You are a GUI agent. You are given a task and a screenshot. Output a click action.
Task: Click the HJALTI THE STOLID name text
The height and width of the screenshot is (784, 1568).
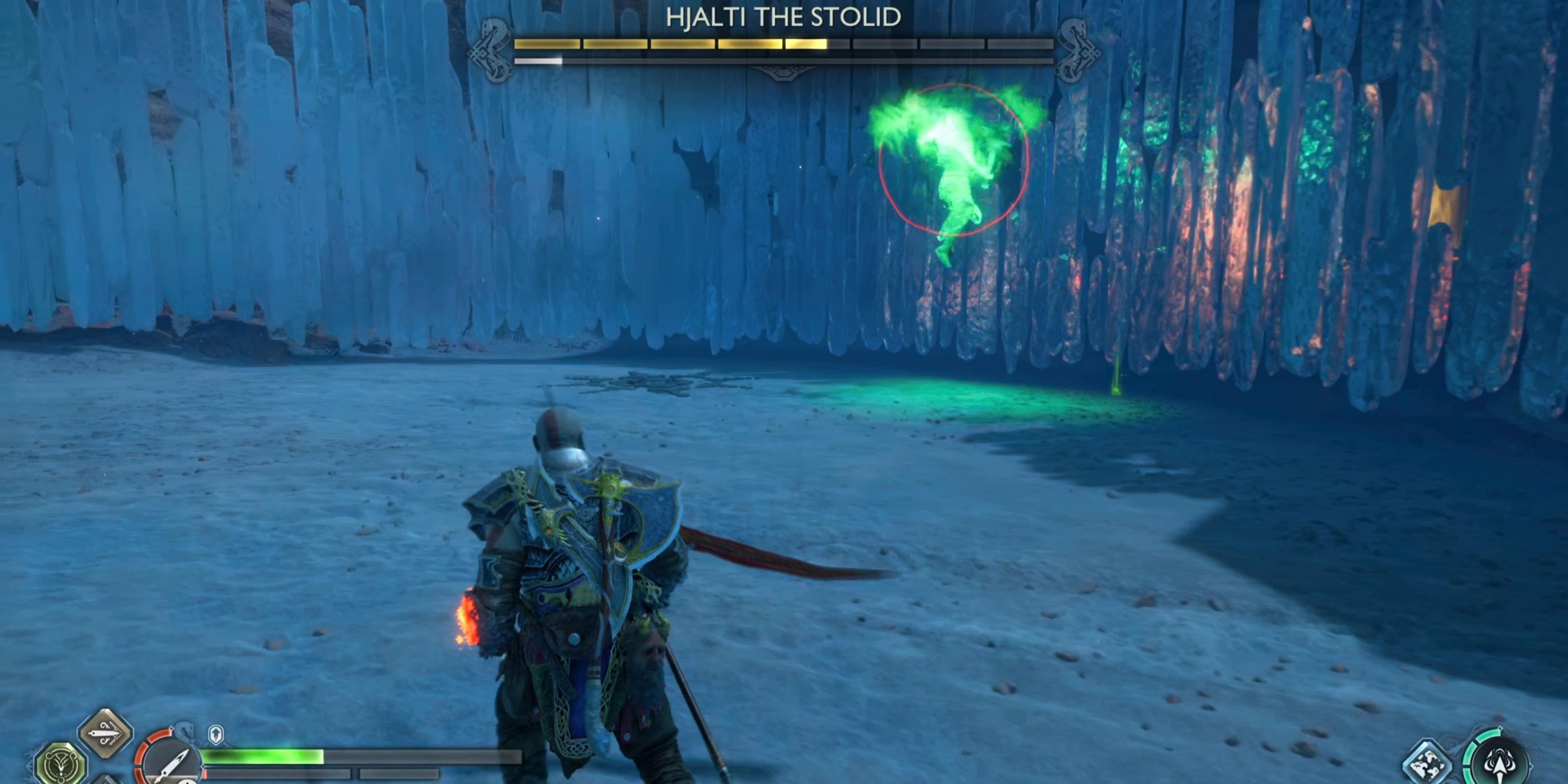tap(781, 18)
